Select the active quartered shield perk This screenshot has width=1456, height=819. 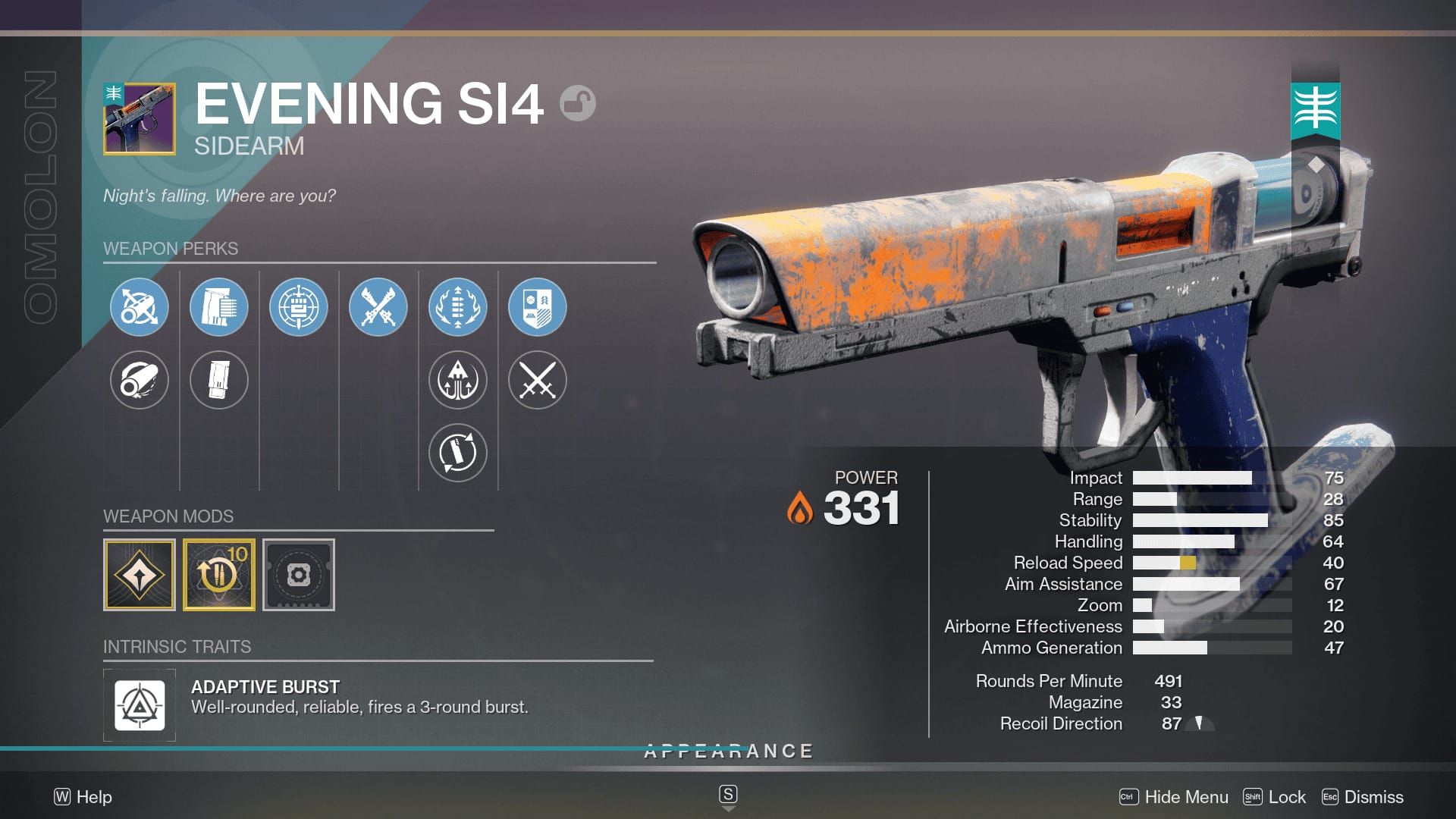pyautogui.click(x=538, y=307)
